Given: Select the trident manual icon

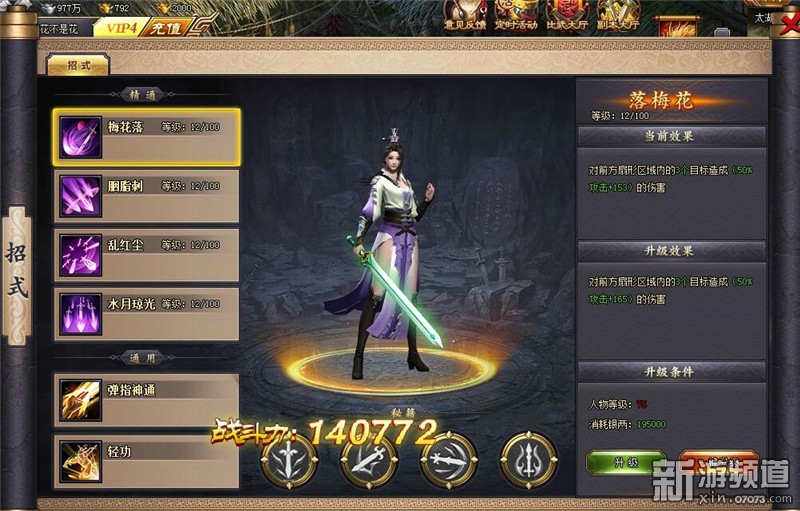Looking at the screenshot, I should (x=529, y=462).
